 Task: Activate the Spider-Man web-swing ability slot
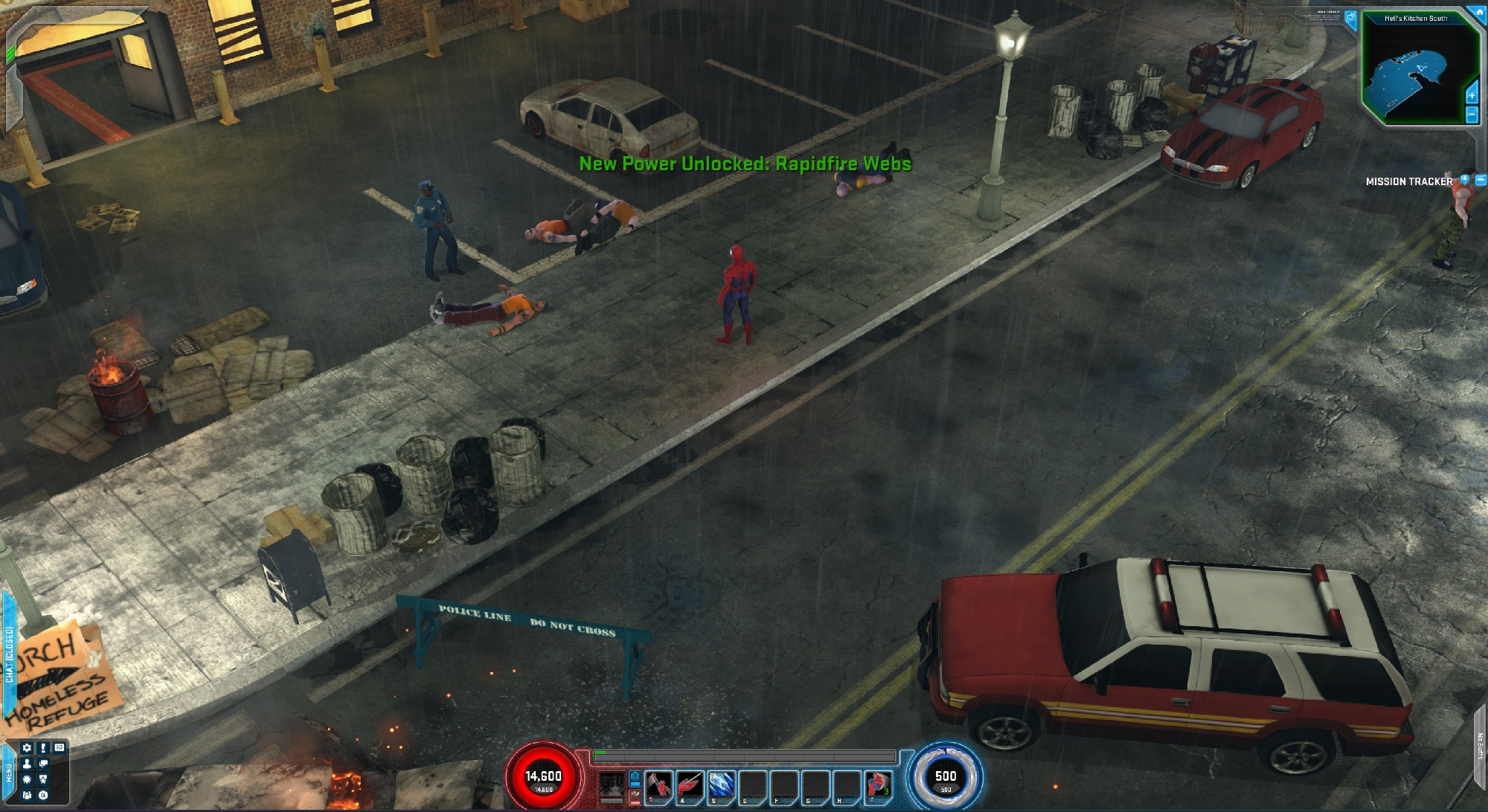658,785
